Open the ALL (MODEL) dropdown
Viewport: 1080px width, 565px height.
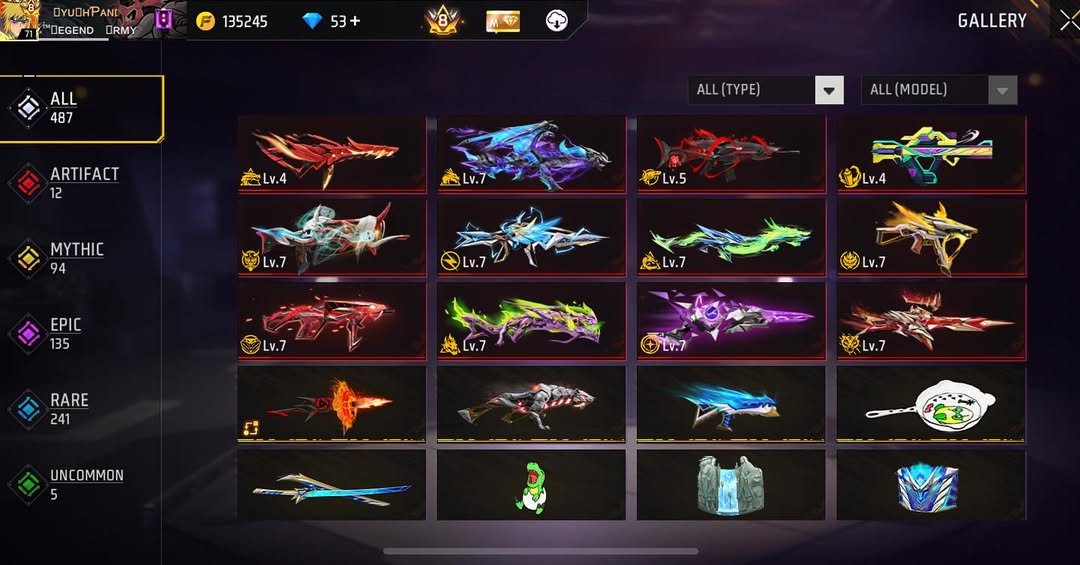coord(938,90)
